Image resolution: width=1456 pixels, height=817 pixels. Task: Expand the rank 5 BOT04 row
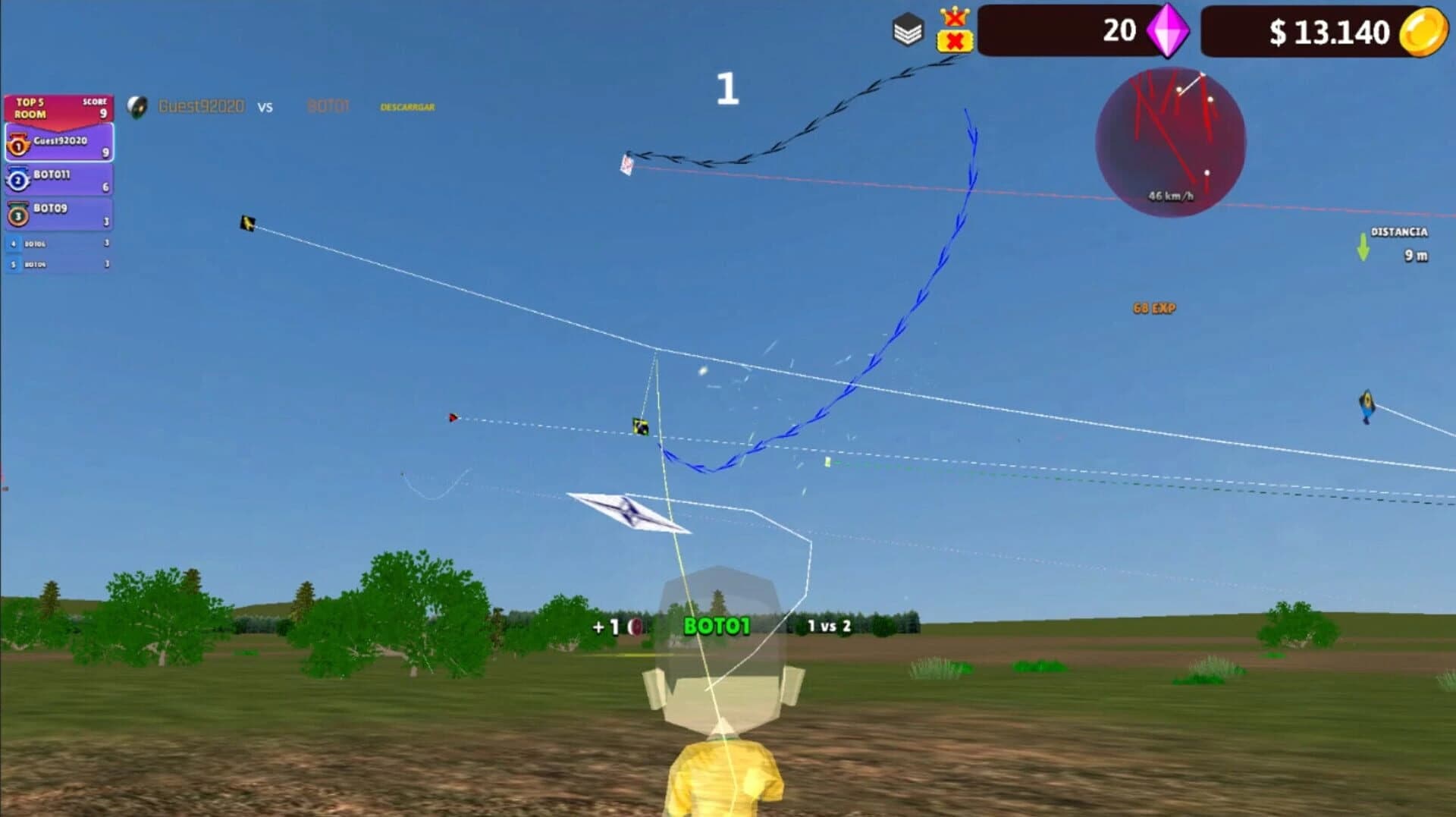point(58,264)
